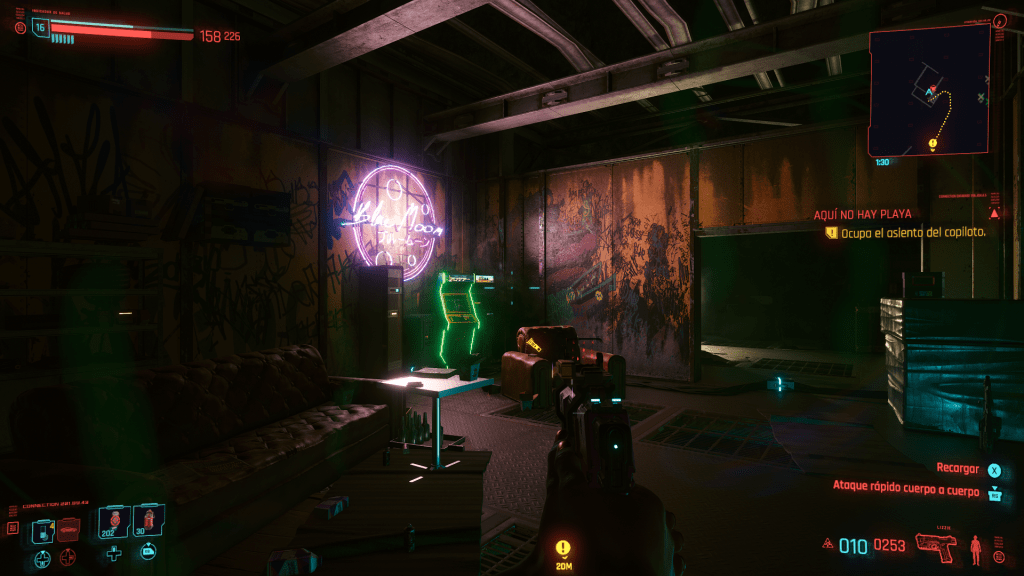Viewport: 1024px width, 576px height.
Task: Click the red phone icon at bottom left
Action: (13, 528)
